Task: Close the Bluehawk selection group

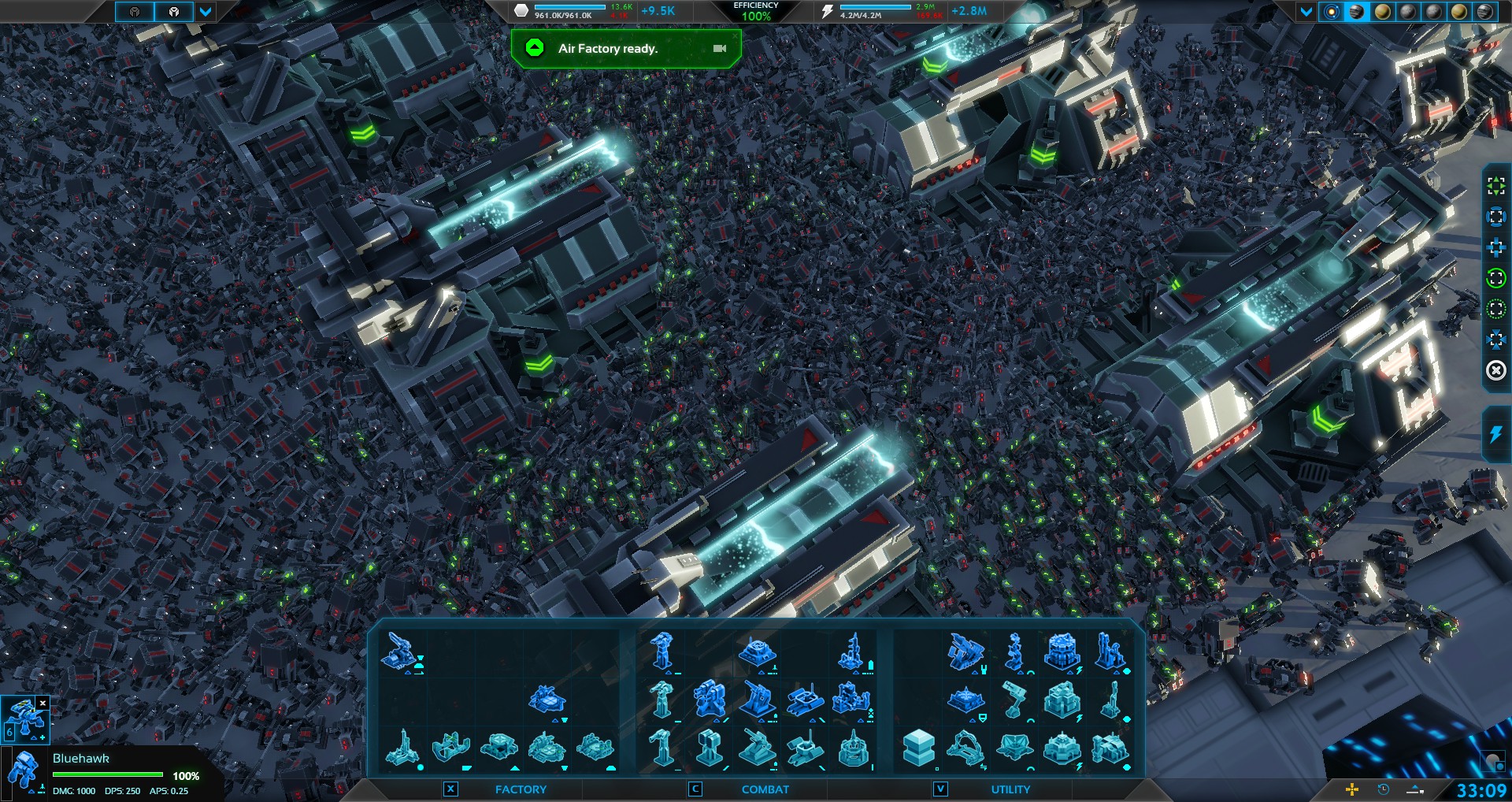Action: [x=43, y=703]
